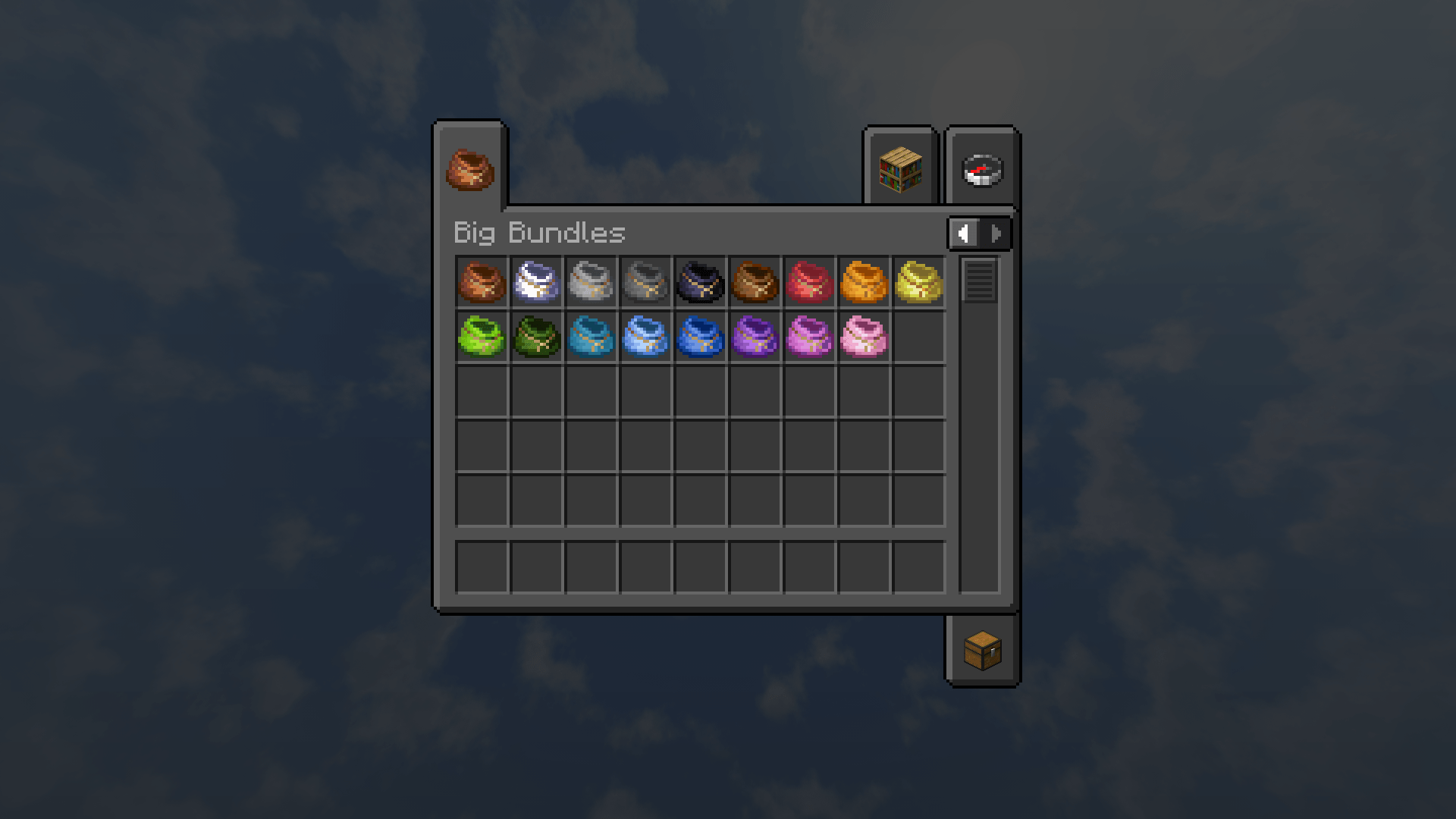Select the white bundle
Image resolution: width=1456 pixels, height=819 pixels.
tap(536, 282)
